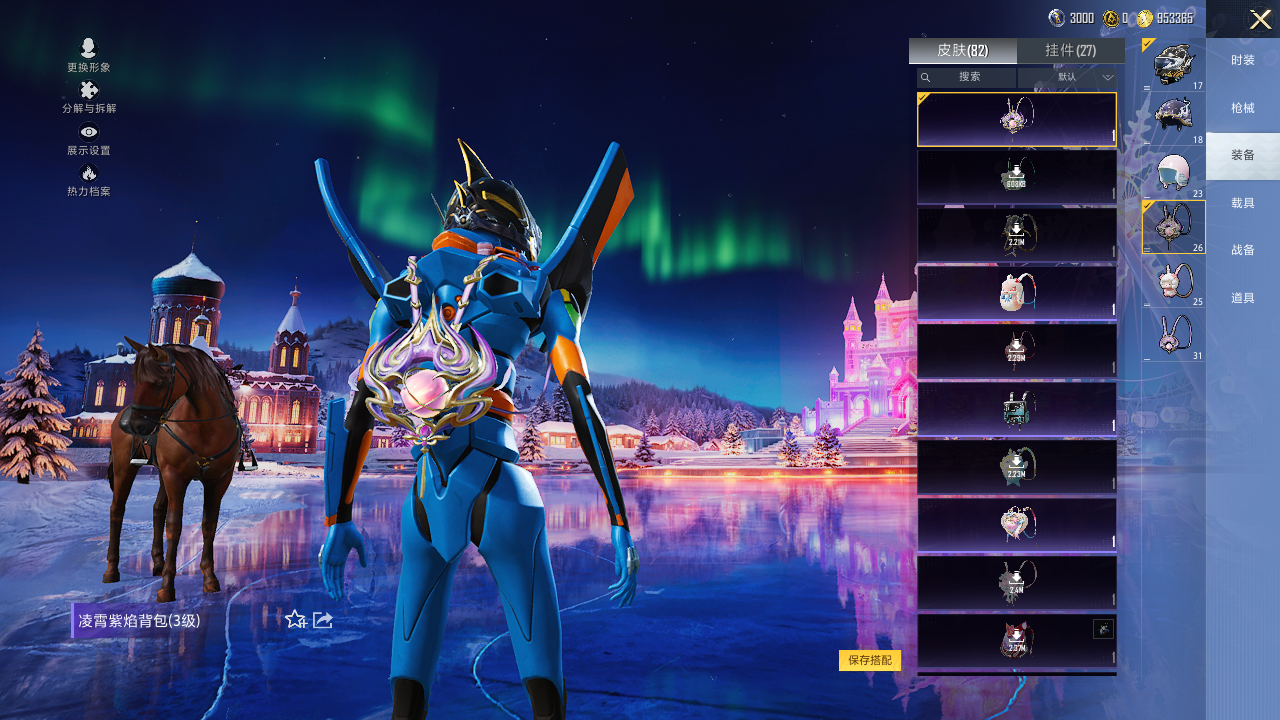This screenshot has height=720, width=1280.
Task: Share the outfit with the share icon
Action: (323, 620)
